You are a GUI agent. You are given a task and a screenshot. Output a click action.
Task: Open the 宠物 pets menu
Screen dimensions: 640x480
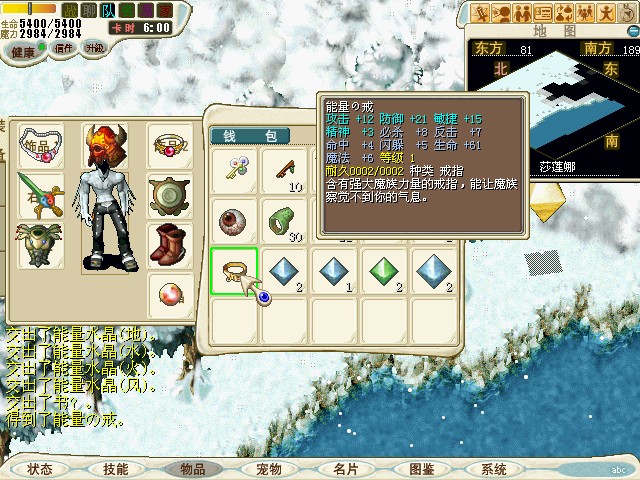click(x=268, y=468)
